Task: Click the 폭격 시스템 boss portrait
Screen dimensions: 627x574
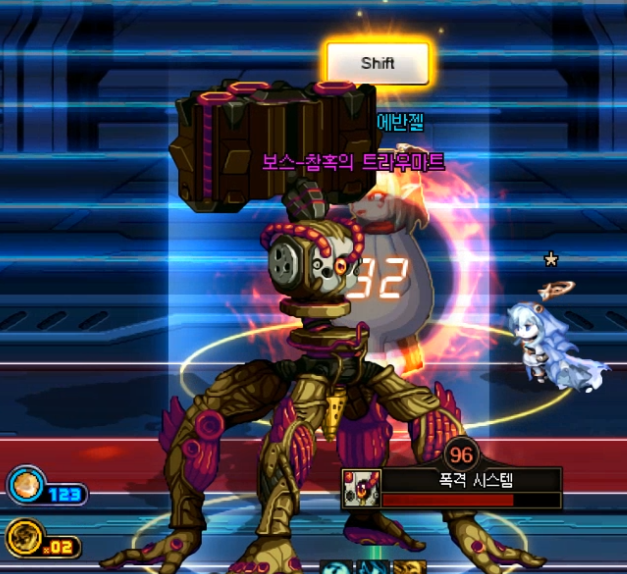Action: pos(360,490)
